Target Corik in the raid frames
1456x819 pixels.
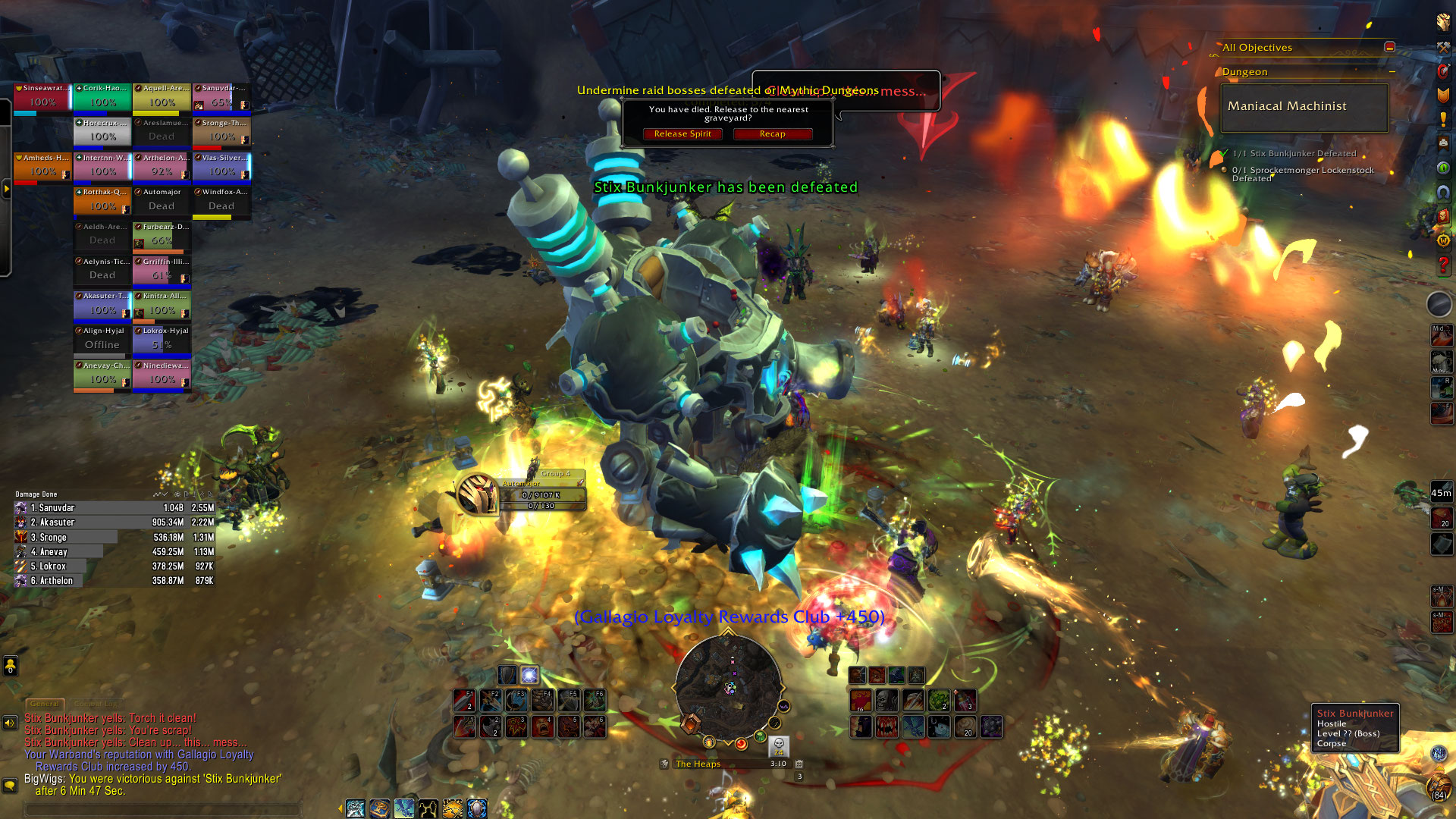[102, 97]
